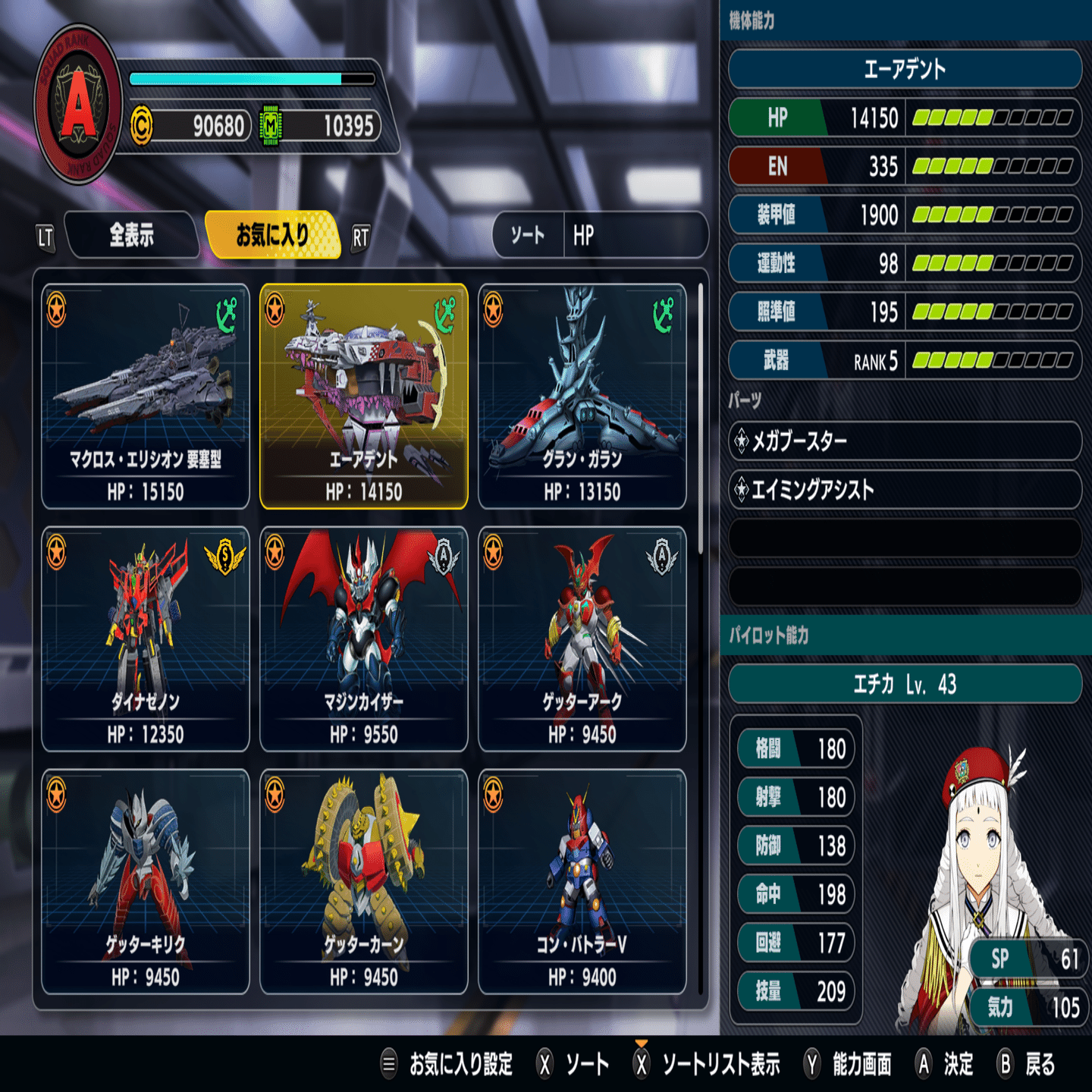Viewport: 1092px width, 1092px height.
Task: Switch to the 全表示 tab
Action: click(131, 236)
